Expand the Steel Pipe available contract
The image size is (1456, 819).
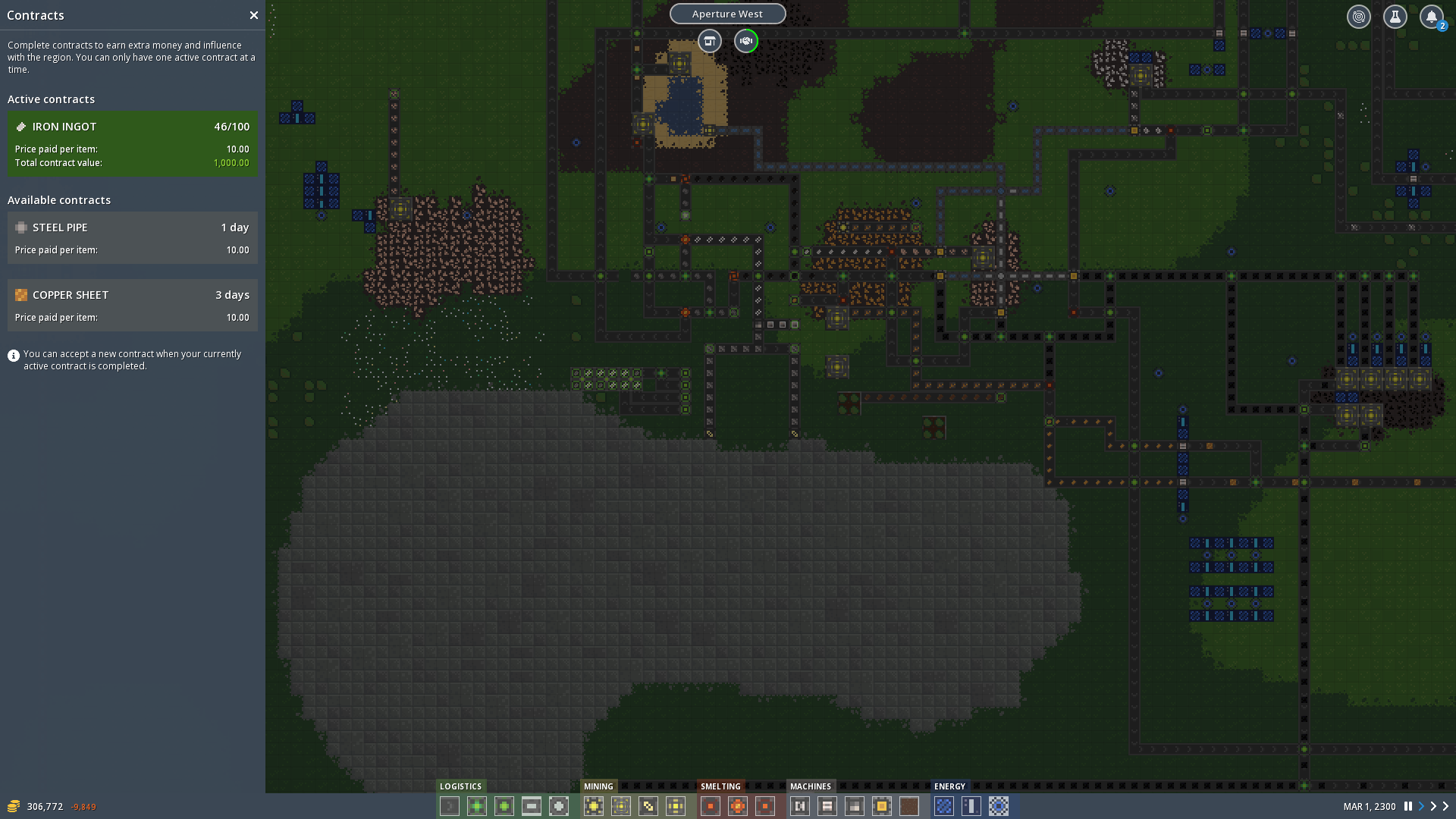pos(132,237)
